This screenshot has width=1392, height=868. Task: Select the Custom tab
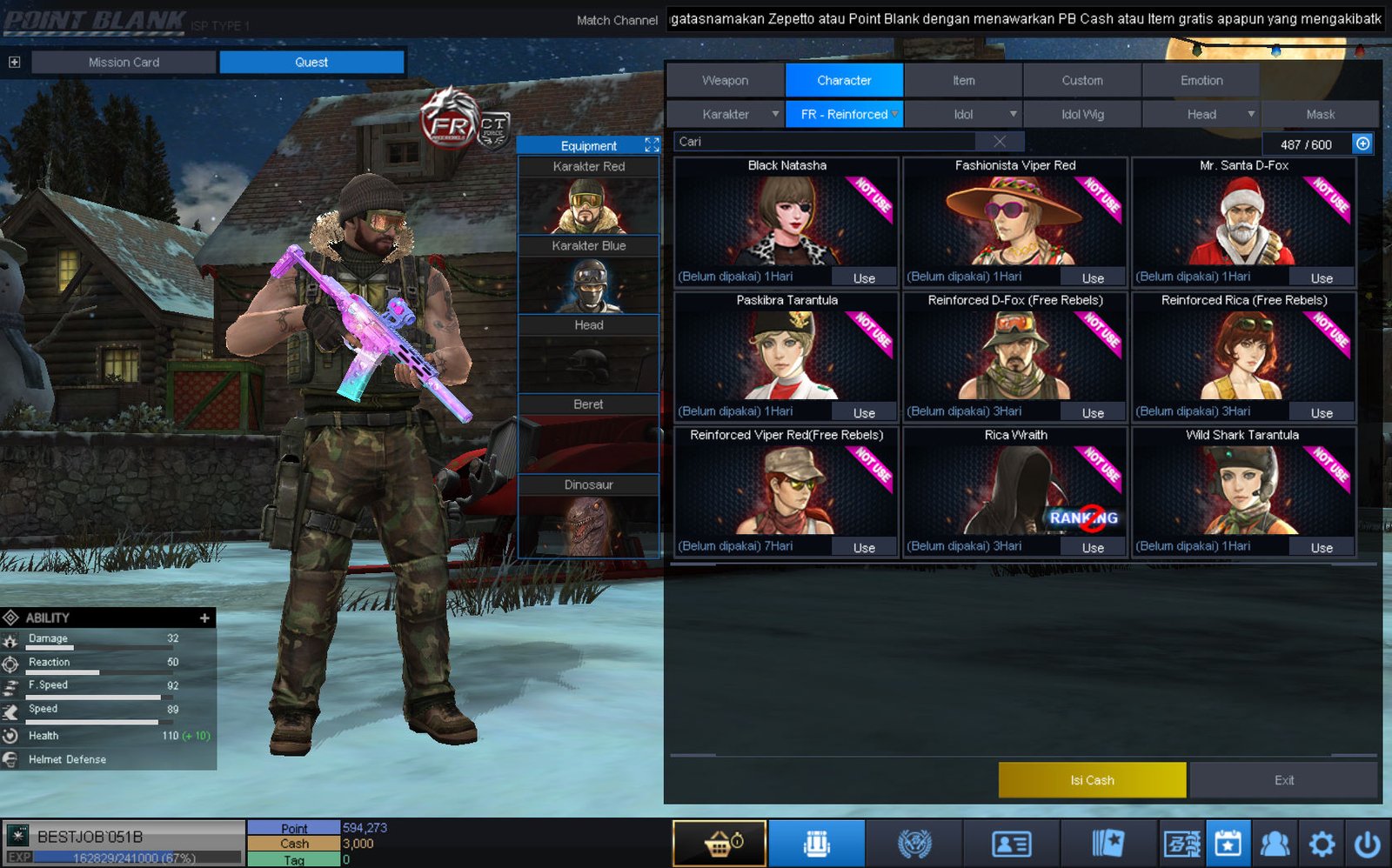[x=1081, y=80]
